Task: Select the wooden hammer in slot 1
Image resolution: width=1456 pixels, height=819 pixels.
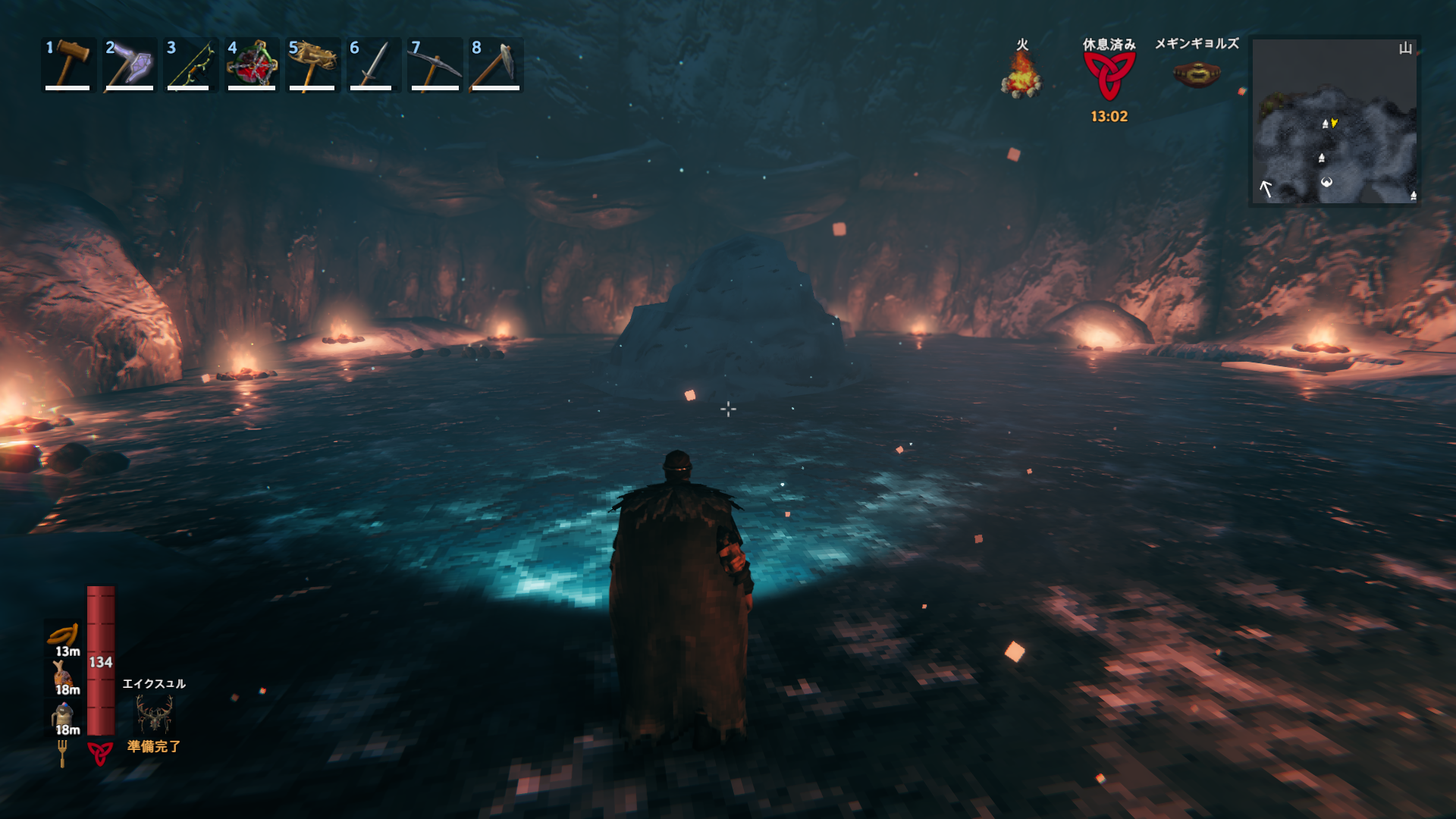Action: click(x=68, y=64)
